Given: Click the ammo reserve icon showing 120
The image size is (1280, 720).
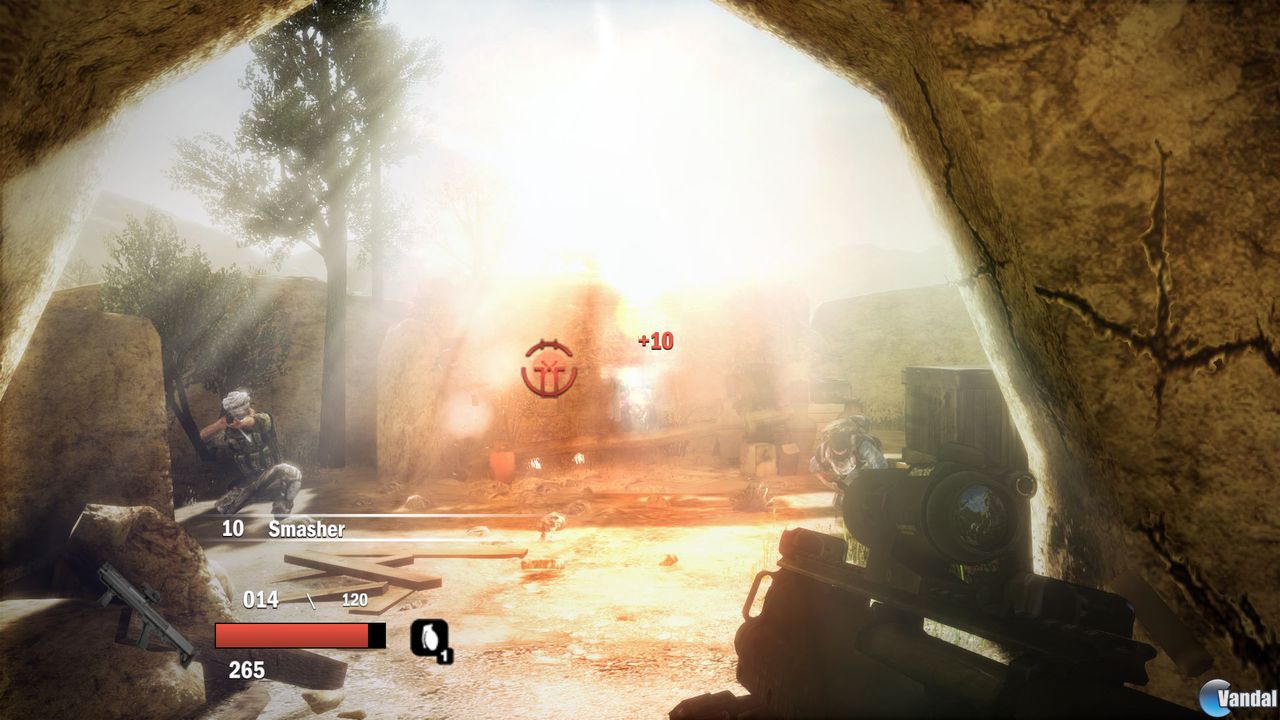Looking at the screenshot, I should tap(357, 600).
